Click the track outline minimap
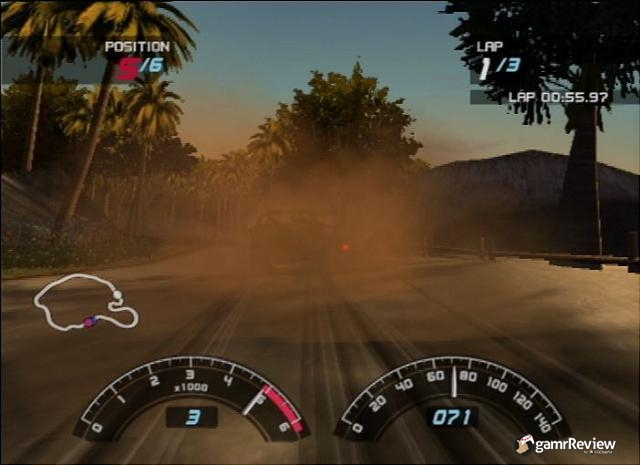The width and height of the screenshot is (640, 465). 86,302
